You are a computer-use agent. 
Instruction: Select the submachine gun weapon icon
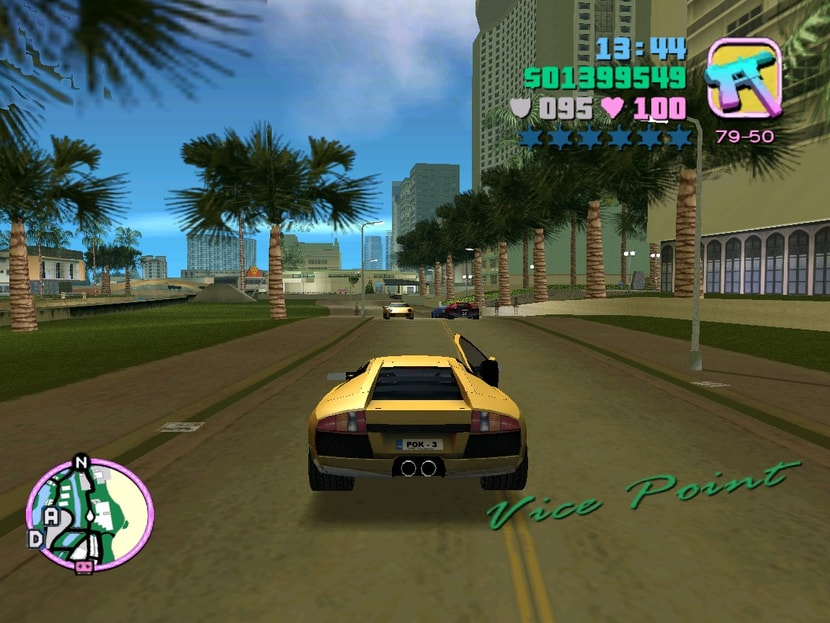(744, 78)
